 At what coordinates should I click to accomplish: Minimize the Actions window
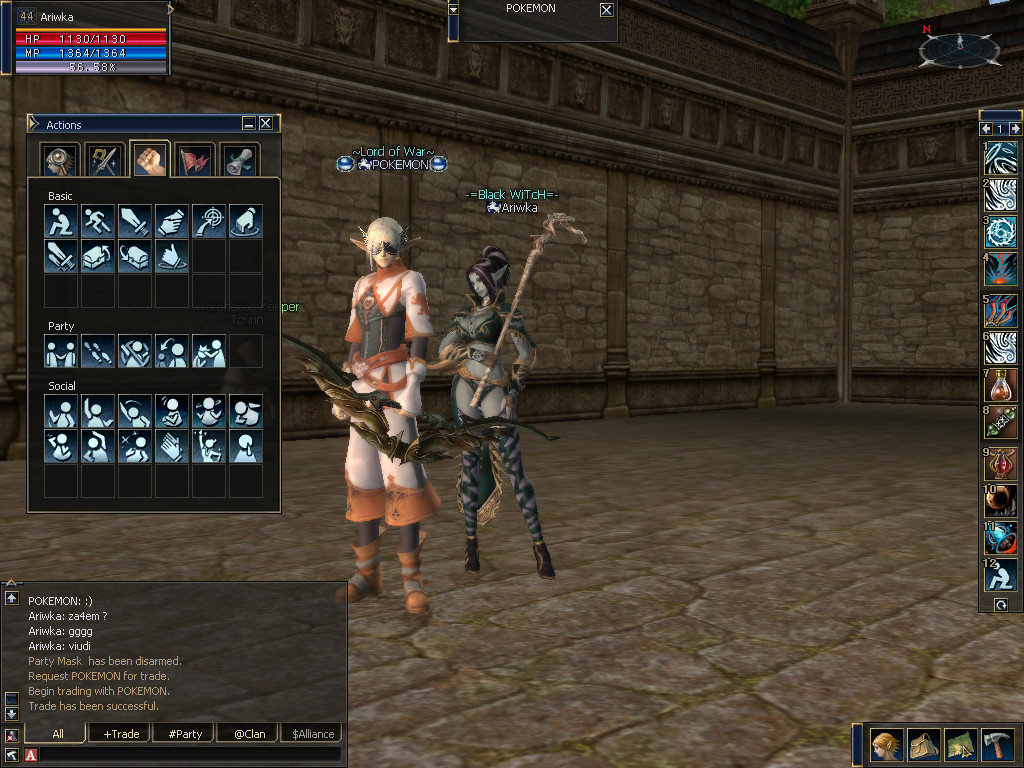[x=248, y=123]
